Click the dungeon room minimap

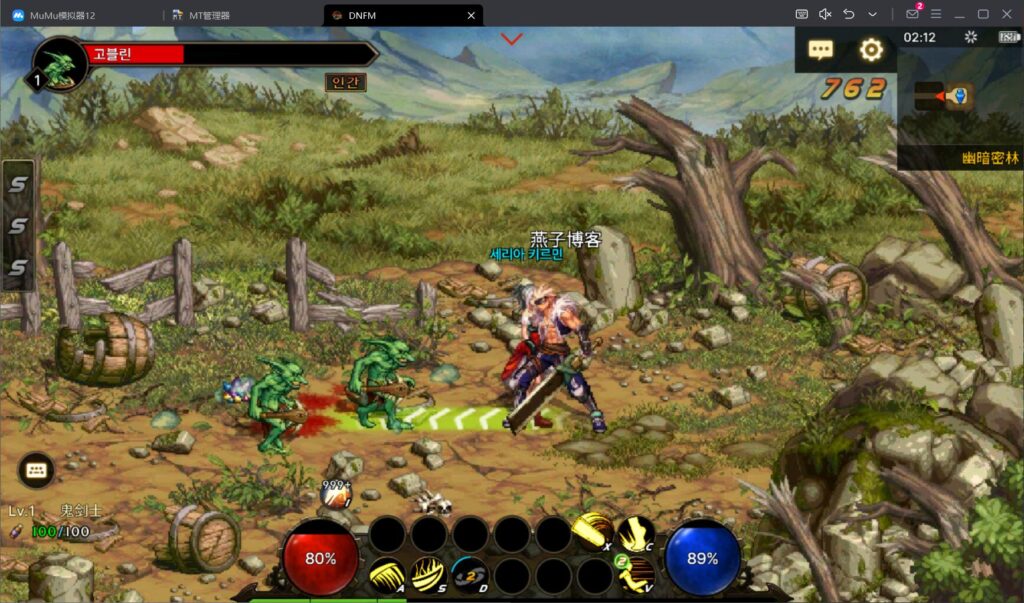pos(944,96)
